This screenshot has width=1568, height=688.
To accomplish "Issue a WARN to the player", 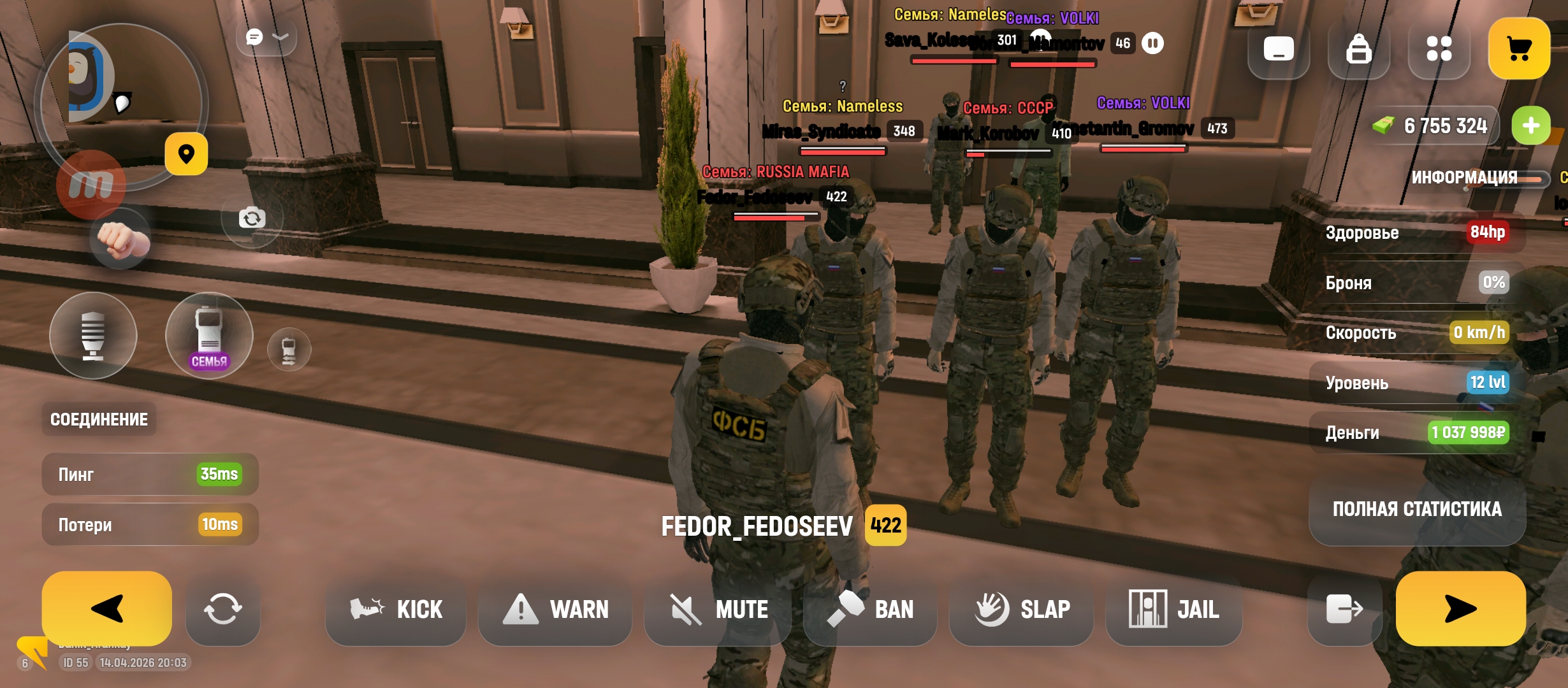I will [x=555, y=610].
